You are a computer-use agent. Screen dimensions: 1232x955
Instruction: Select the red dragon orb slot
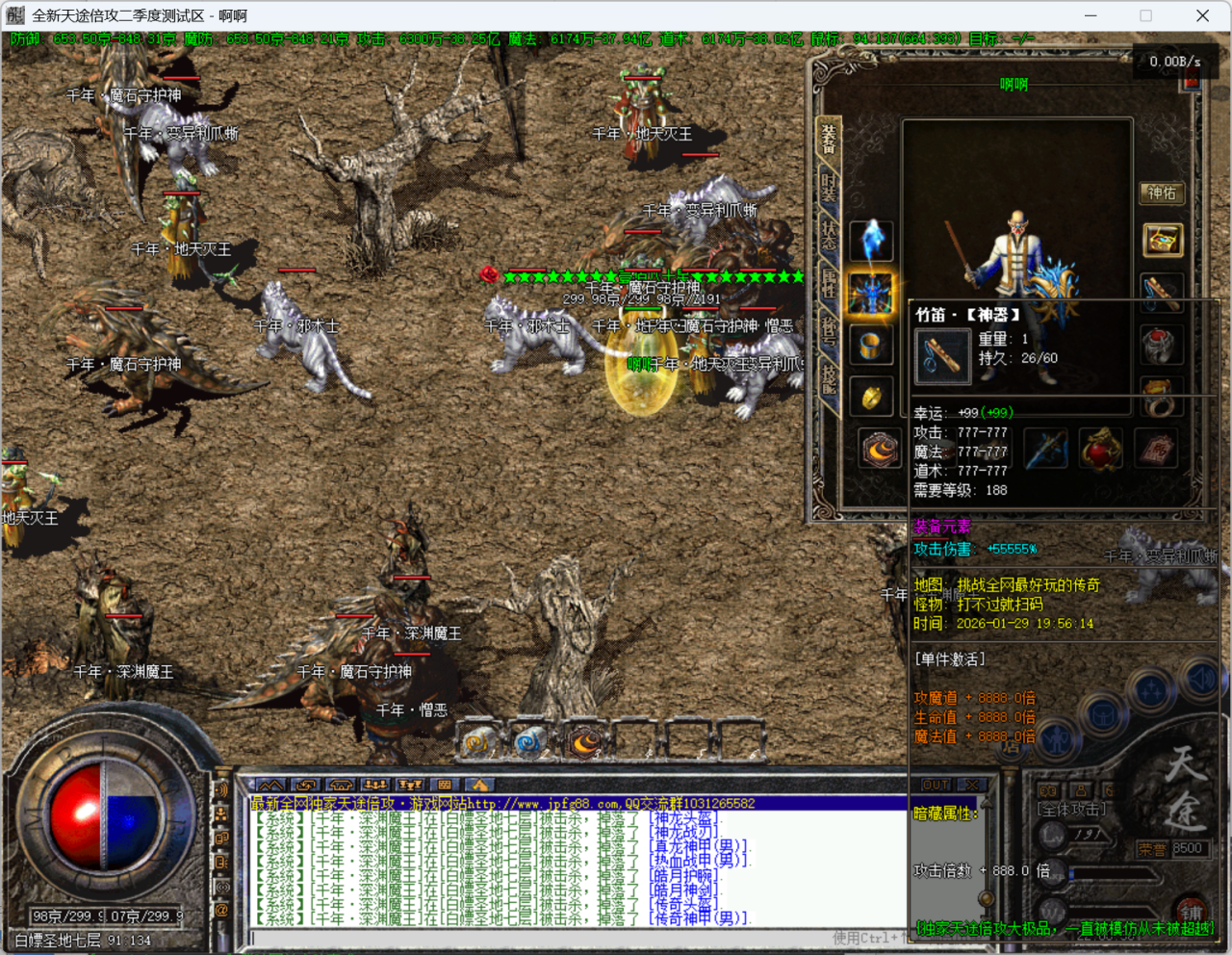coord(1101,449)
